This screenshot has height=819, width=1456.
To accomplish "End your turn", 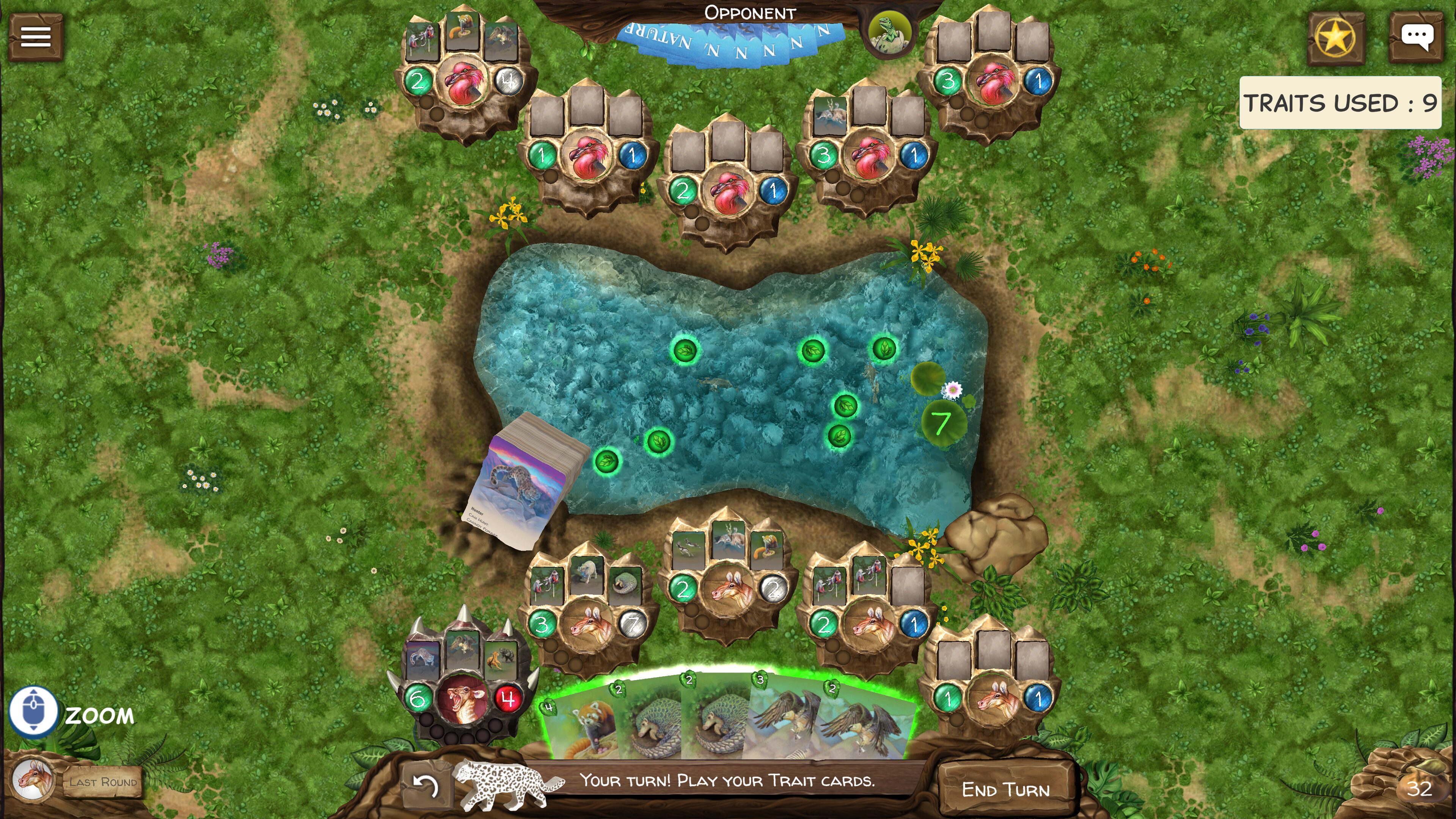I will click(x=1005, y=789).
